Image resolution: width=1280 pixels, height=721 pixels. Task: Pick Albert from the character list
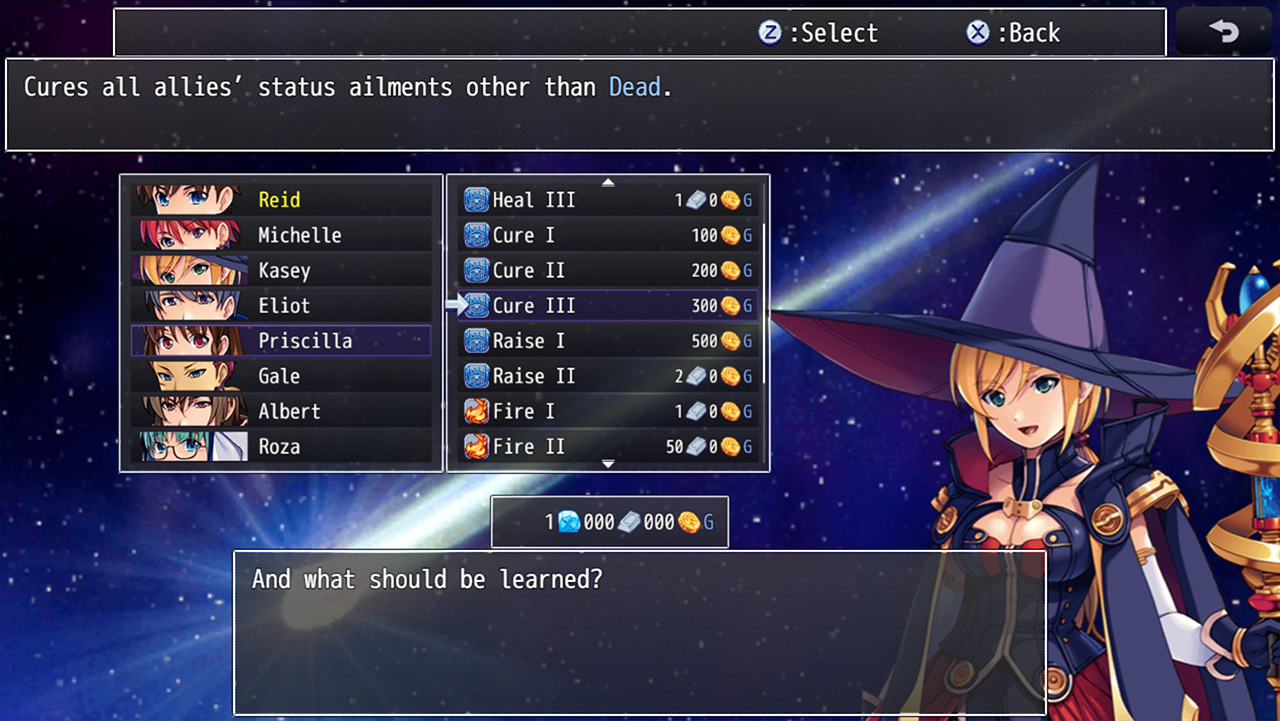click(x=281, y=411)
